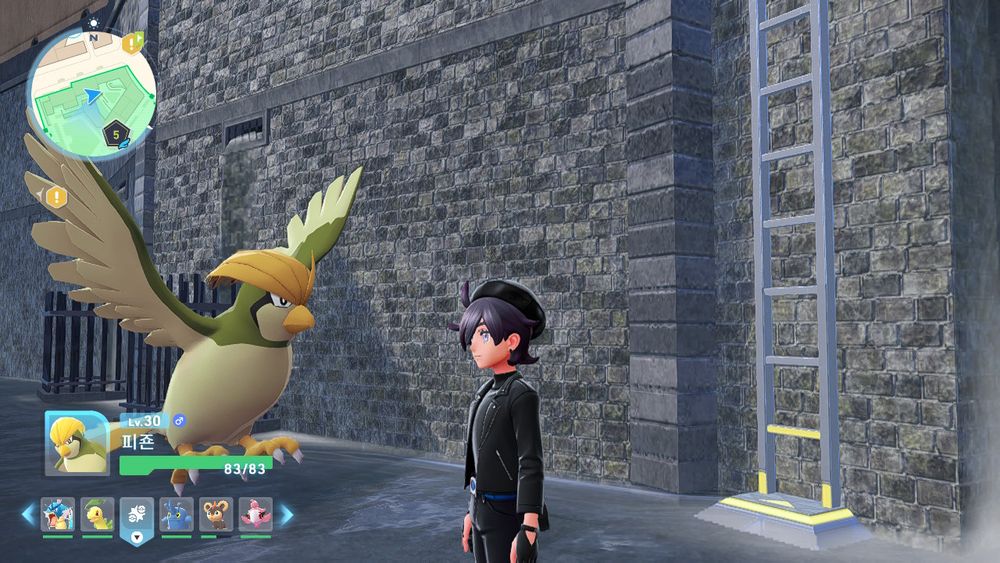Click the yellow exclamation alert below the minimap
The height and width of the screenshot is (563, 1000).
[56, 197]
